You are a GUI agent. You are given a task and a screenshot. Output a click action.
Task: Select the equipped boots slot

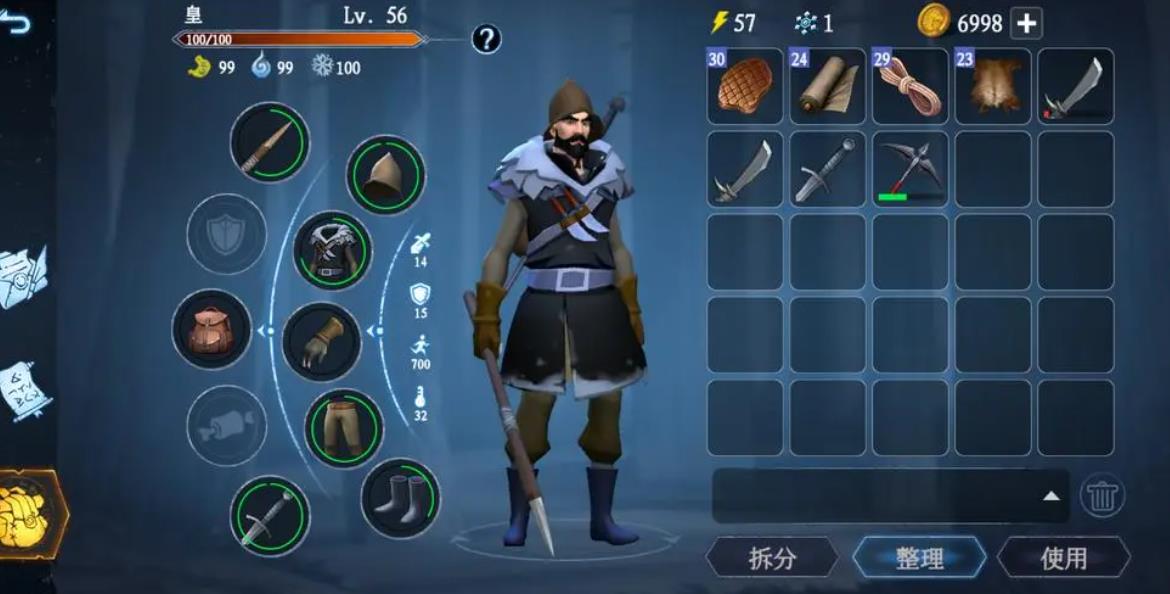[400, 498]
